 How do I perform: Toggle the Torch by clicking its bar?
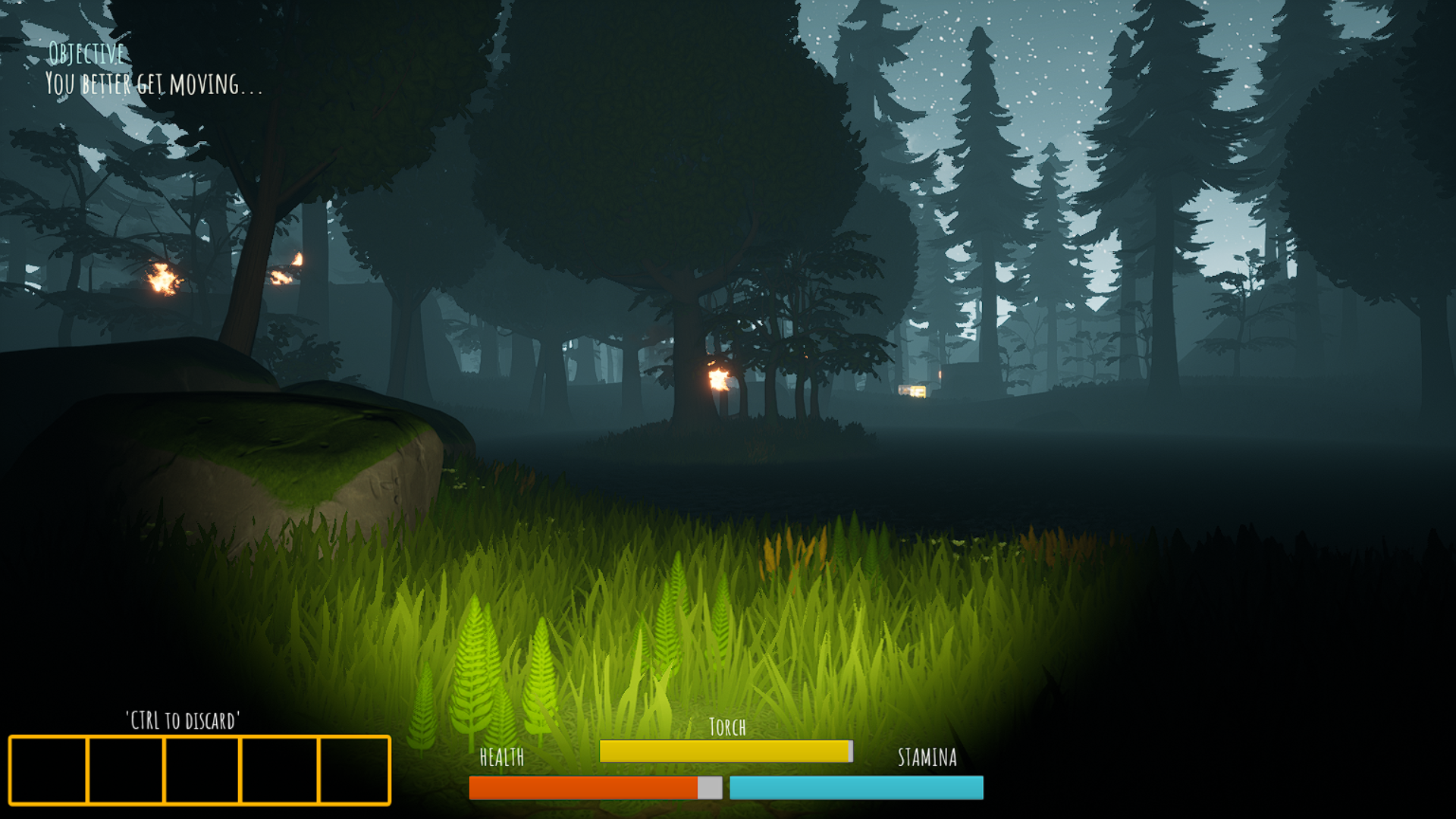(726, 751)
